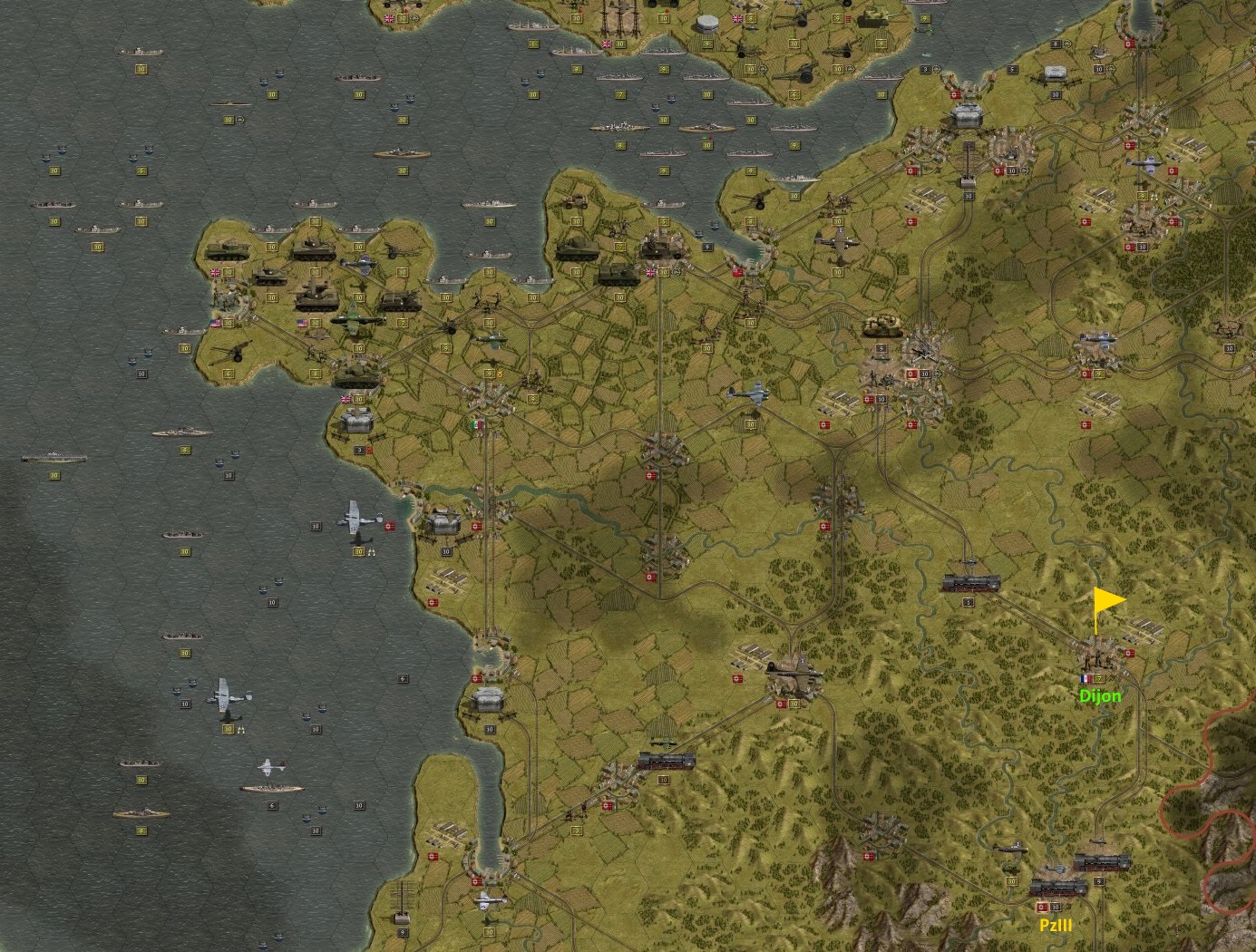1256x952 pixels.
Task: Select the German unit defending Dijon
Action: 1098,661
